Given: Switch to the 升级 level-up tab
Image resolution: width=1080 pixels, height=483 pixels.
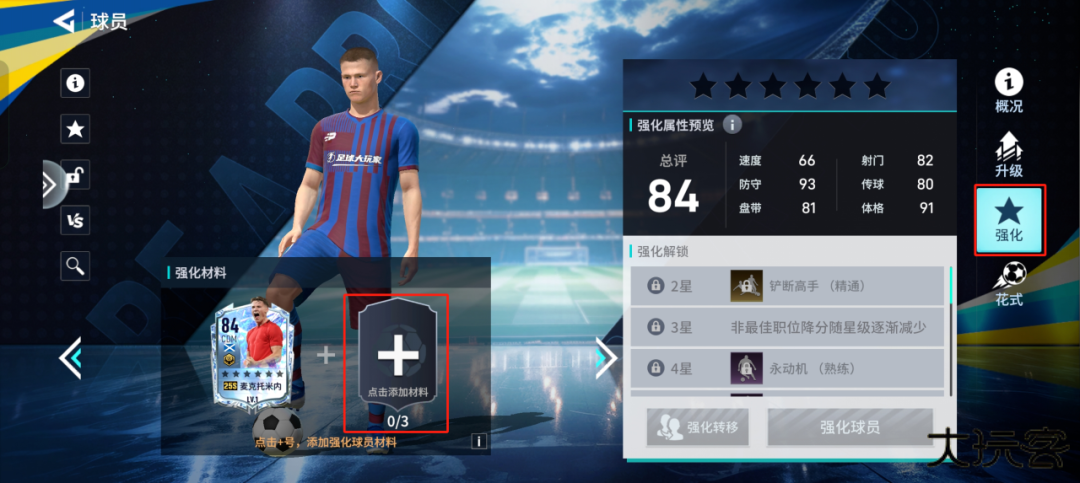Looking at the screenshot, I should click(x=1009, y=155).
